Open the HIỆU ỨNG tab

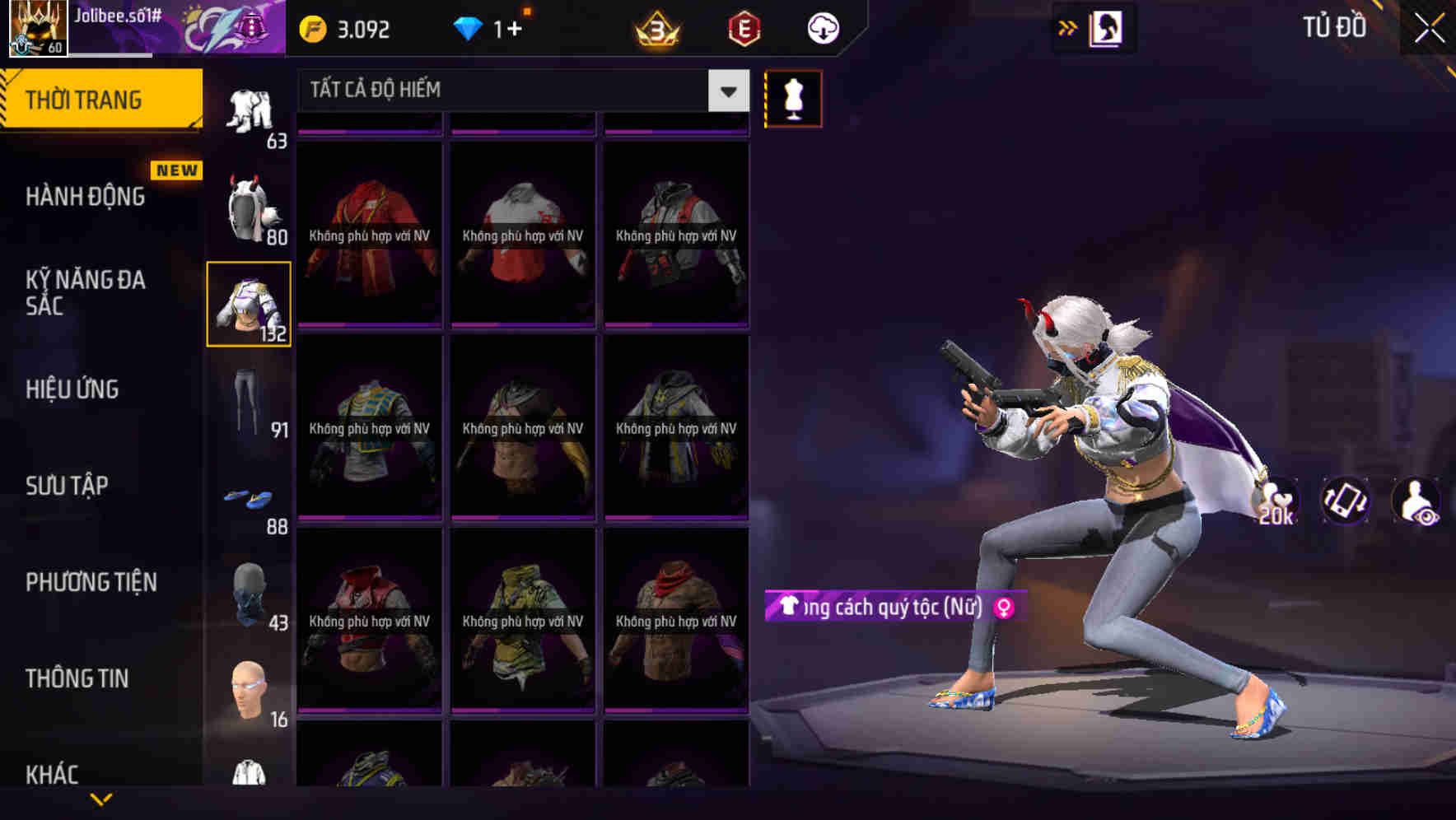pos(71,389)
